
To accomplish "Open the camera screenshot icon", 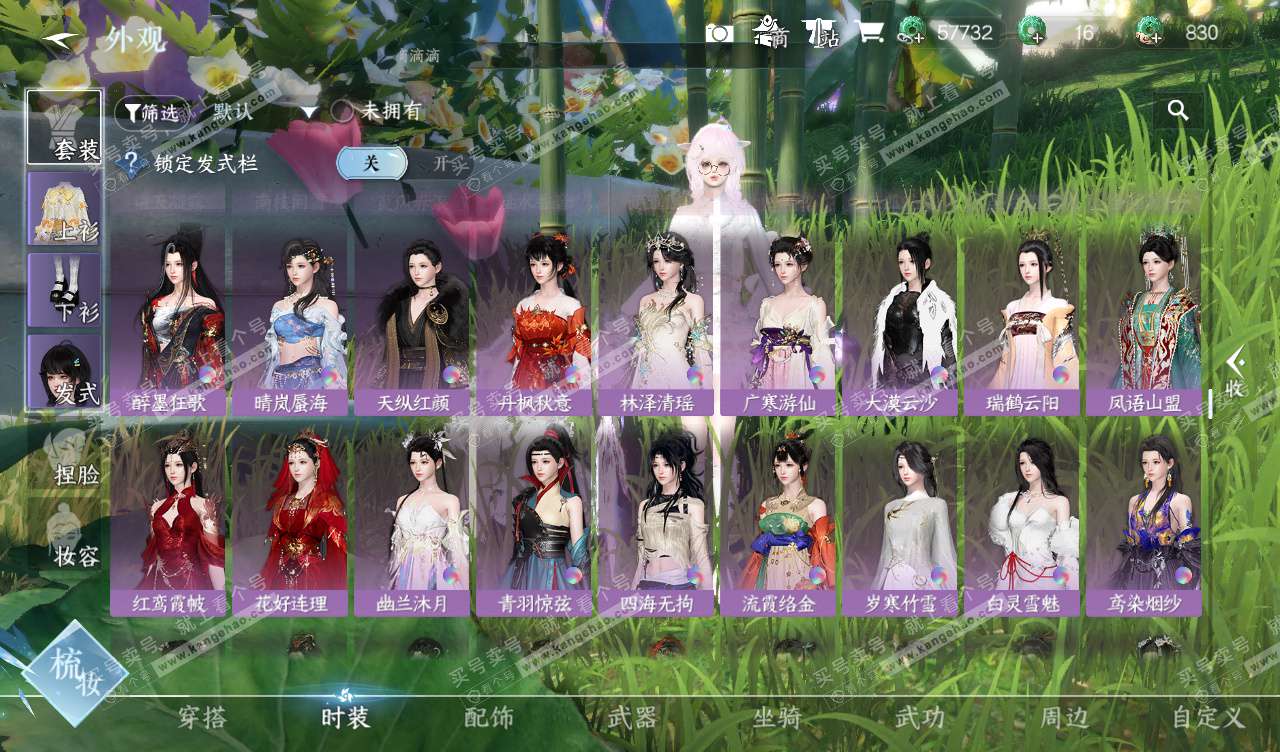I will pyautogui.click(x=719, y=33).
